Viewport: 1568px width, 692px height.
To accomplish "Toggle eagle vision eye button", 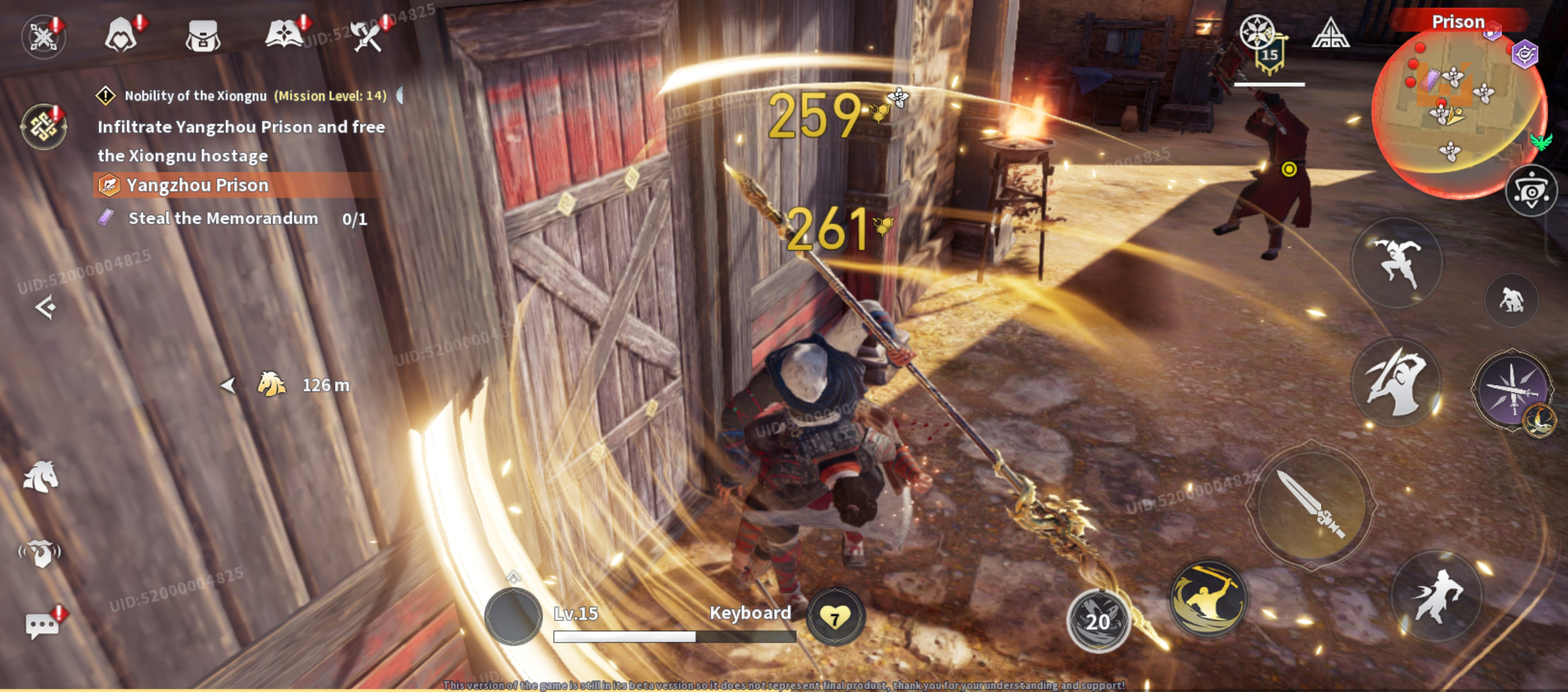I will 1531,191.
